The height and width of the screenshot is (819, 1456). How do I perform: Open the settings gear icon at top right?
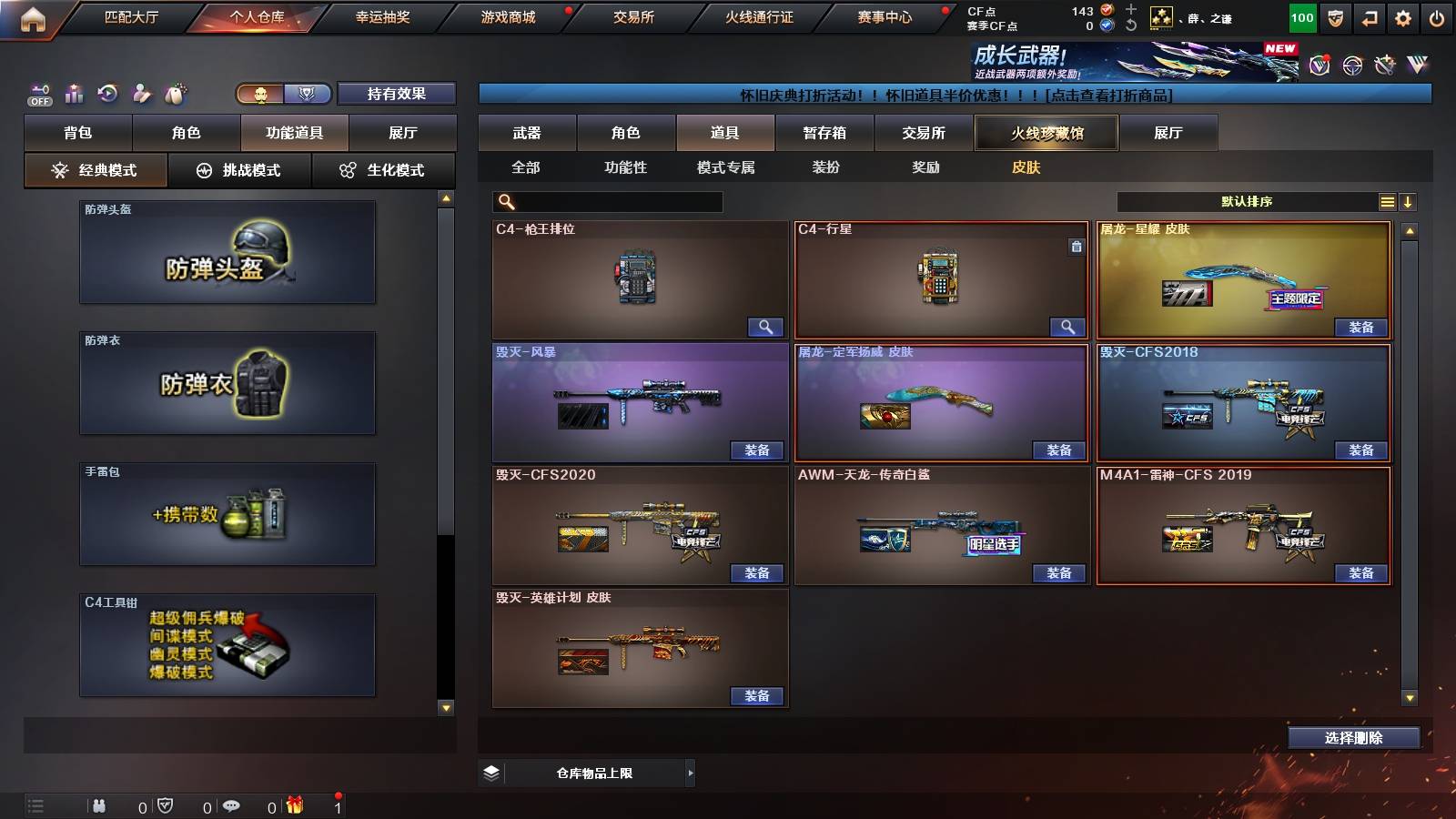(1404, 17)
